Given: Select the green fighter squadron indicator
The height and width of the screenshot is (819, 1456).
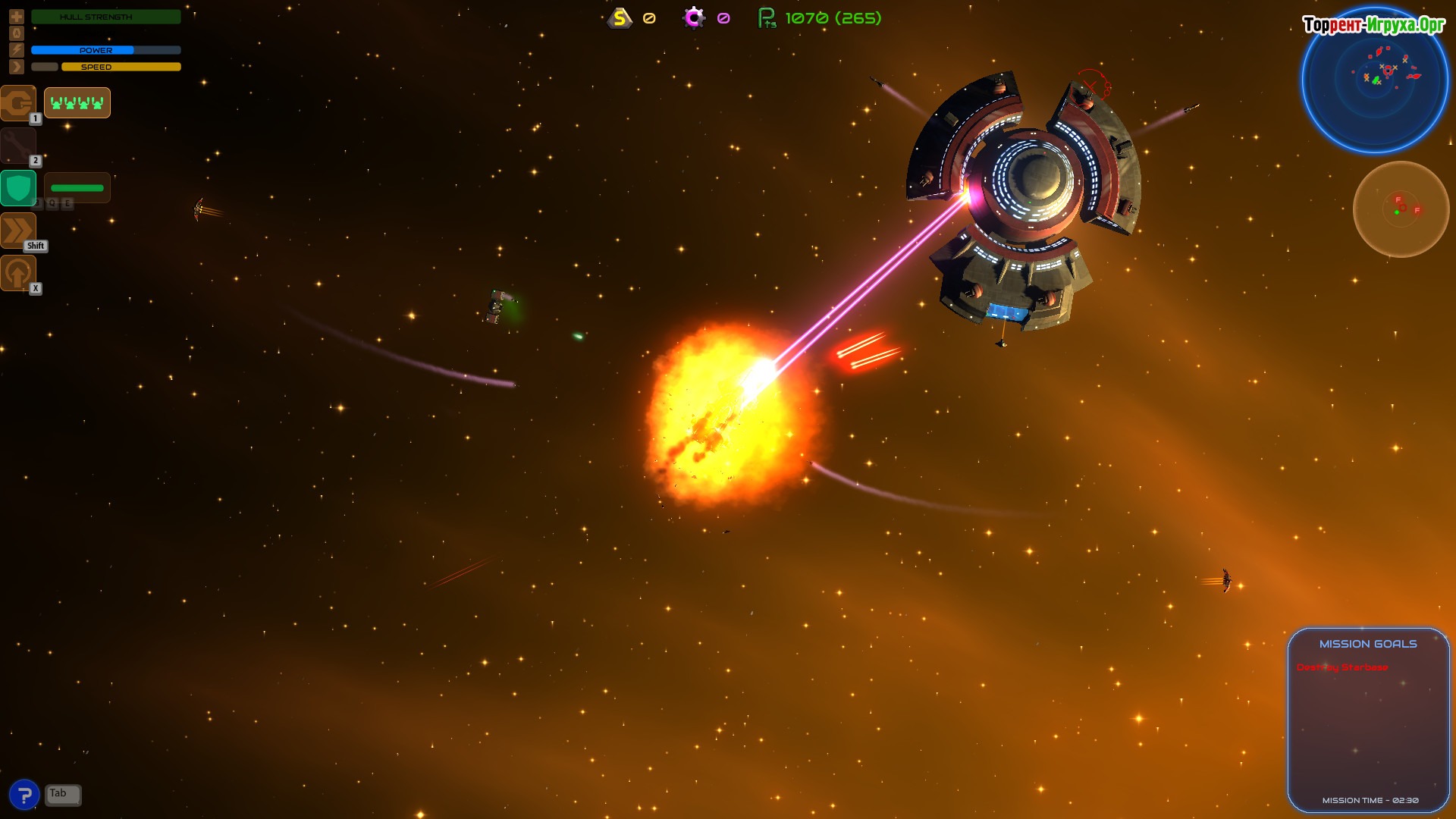Looking at the screenshot, I should click(77, 103).
